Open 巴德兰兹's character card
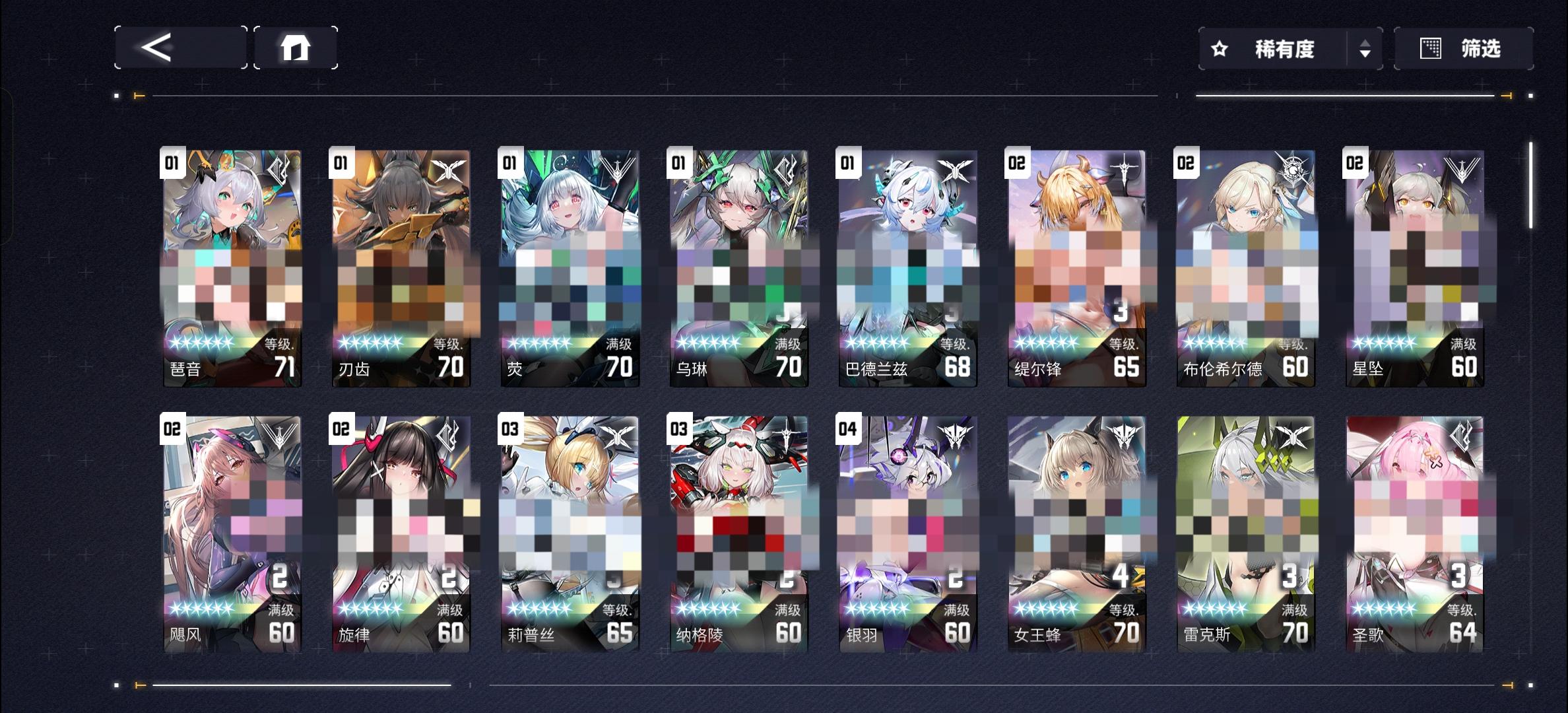Screen dimensions: 1568x713 pos(906,264)
